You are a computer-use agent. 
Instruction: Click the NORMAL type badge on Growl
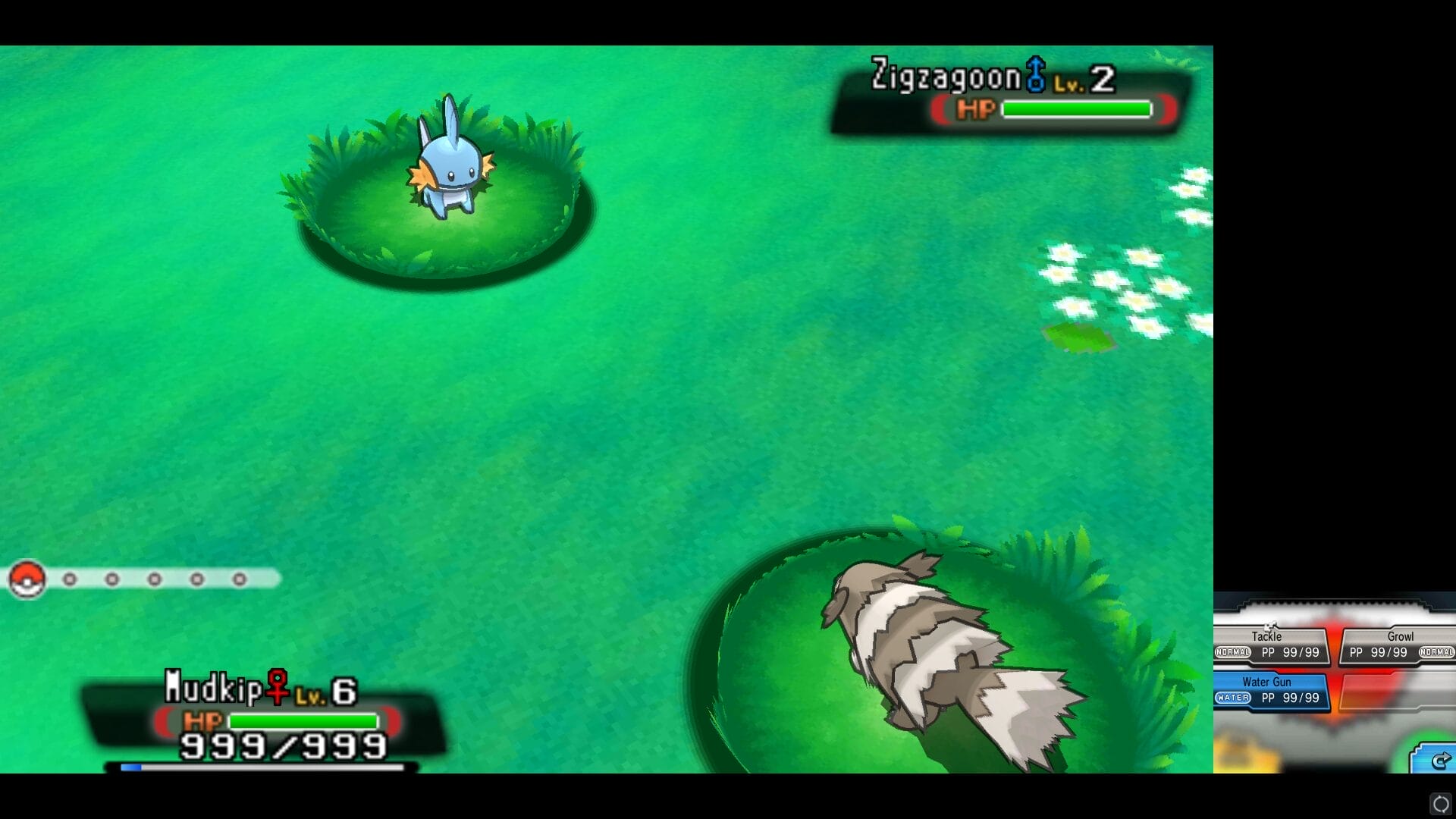tap(1437, 652)
